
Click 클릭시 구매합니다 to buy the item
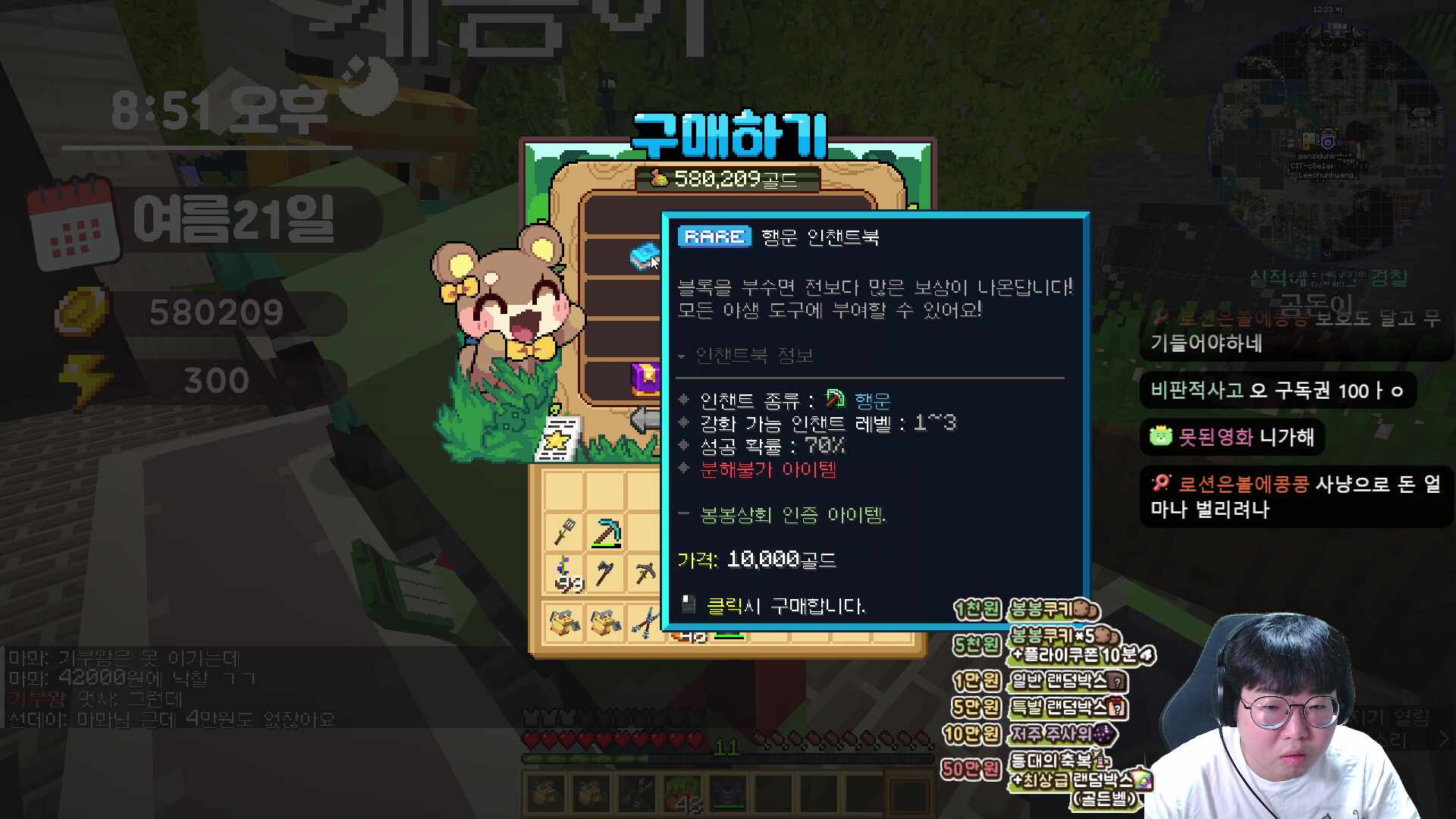(785, 607)
